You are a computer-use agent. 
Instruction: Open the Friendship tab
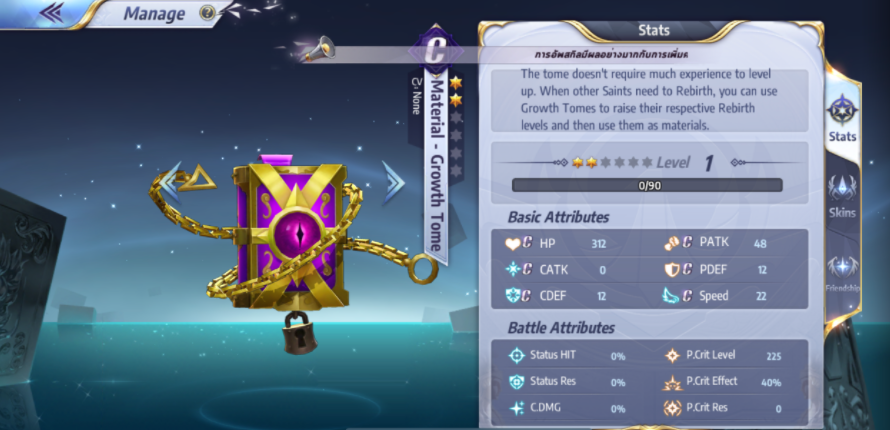tap(842, 272)
